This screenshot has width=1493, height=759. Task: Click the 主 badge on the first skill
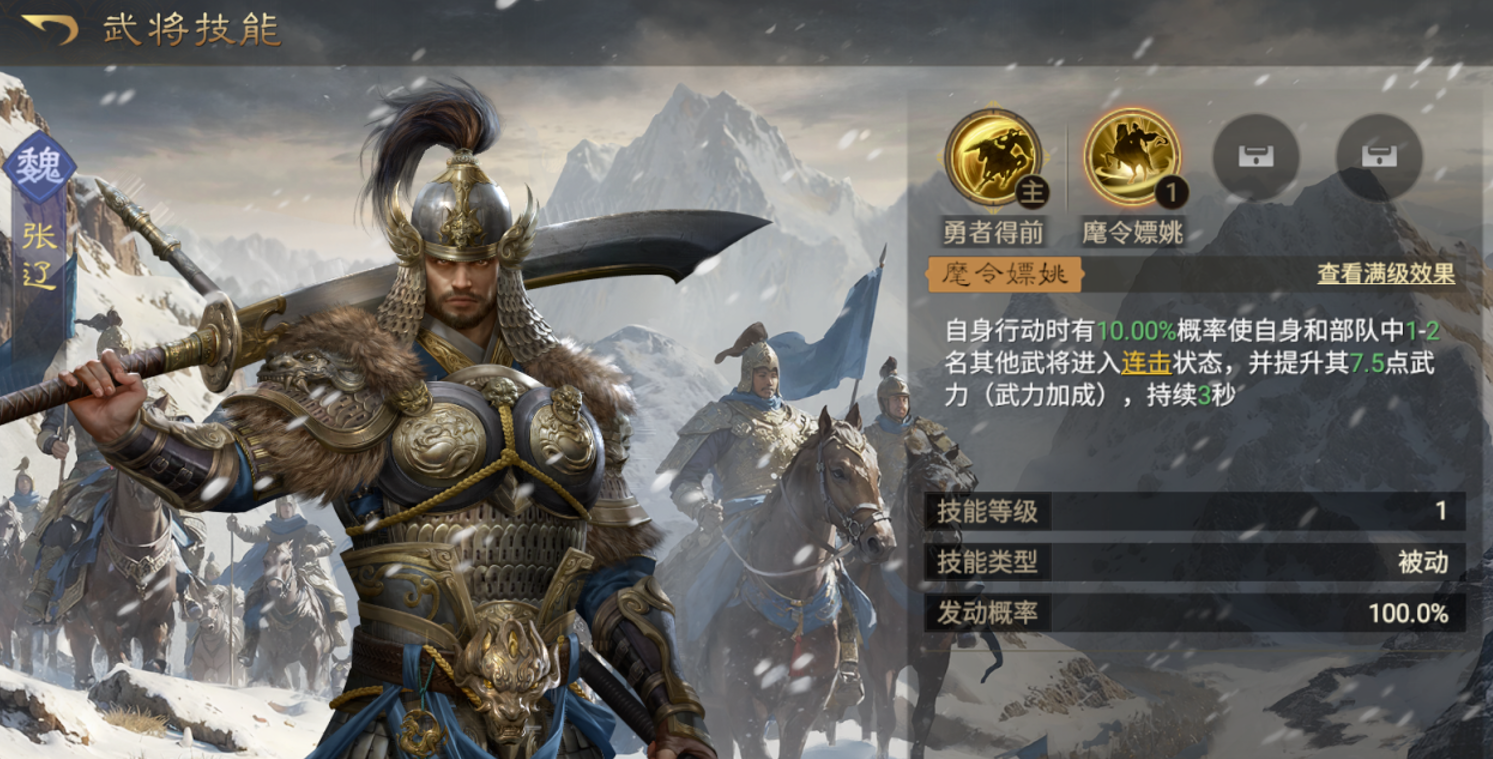1034,191
